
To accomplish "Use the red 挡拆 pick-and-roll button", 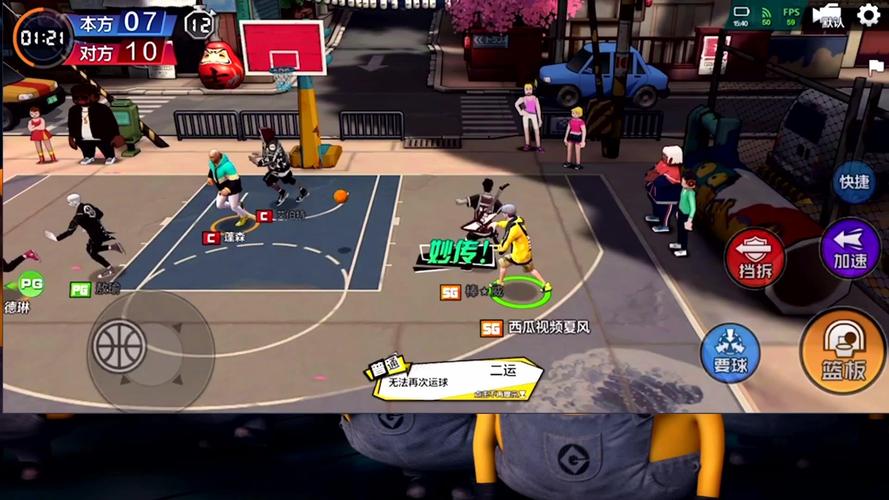I will tap(755, 258).
